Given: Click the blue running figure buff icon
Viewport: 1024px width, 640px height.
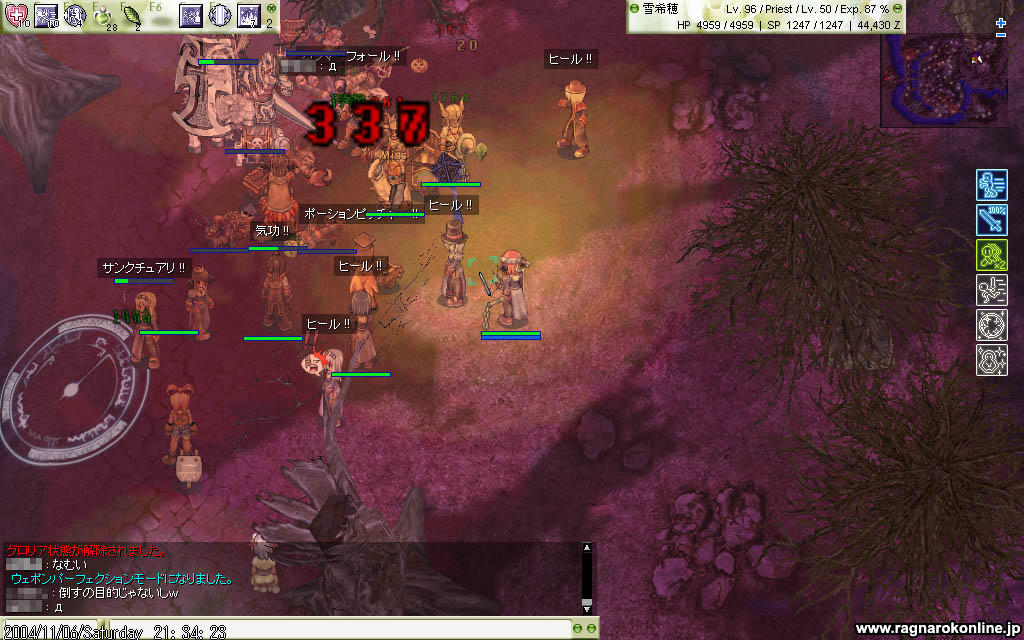Looking at the screenshot, I should point(991,185).
